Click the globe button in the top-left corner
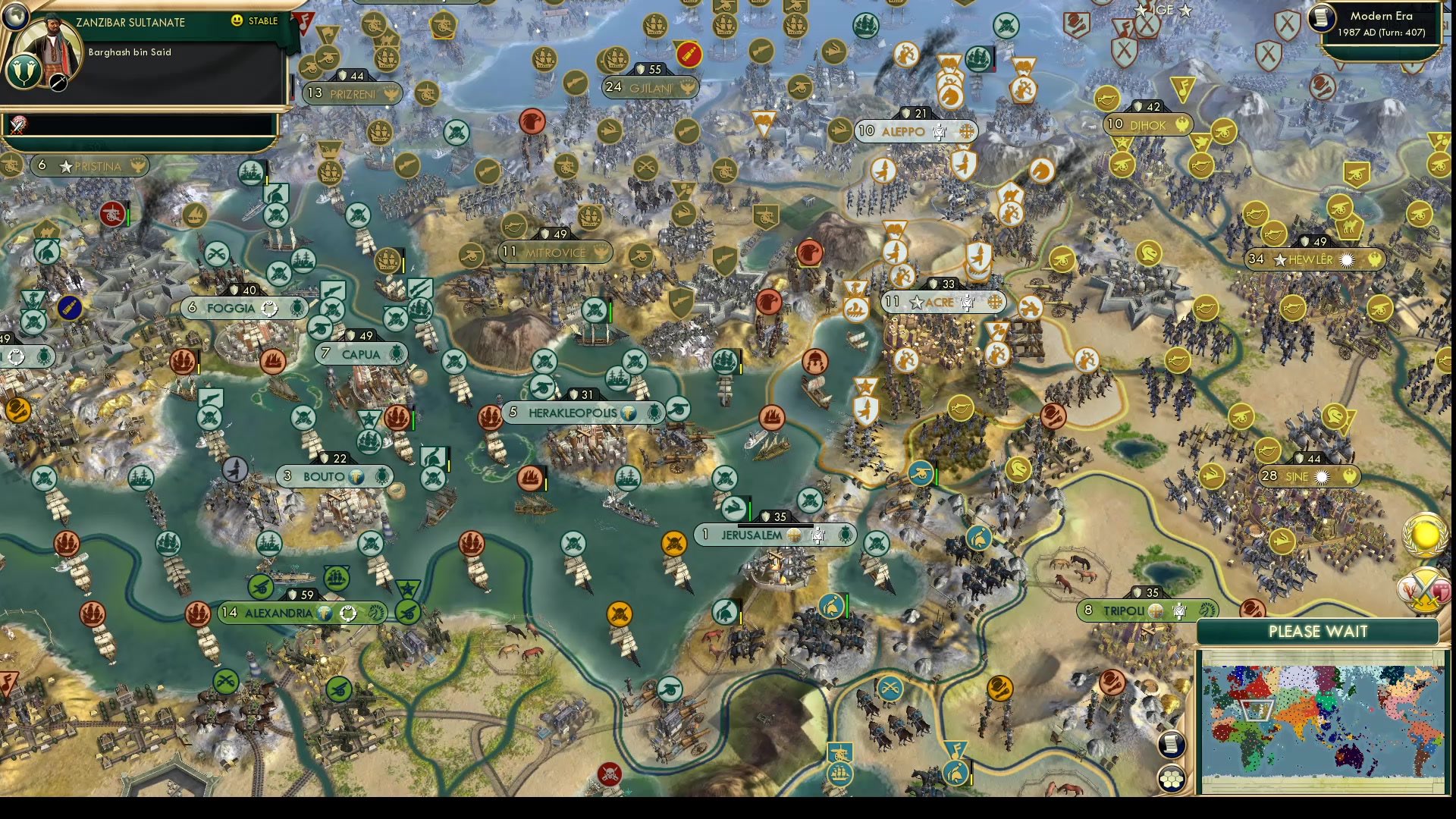Image resolution: width=1456 pixels, height=819 pixels. click(16, 18)
